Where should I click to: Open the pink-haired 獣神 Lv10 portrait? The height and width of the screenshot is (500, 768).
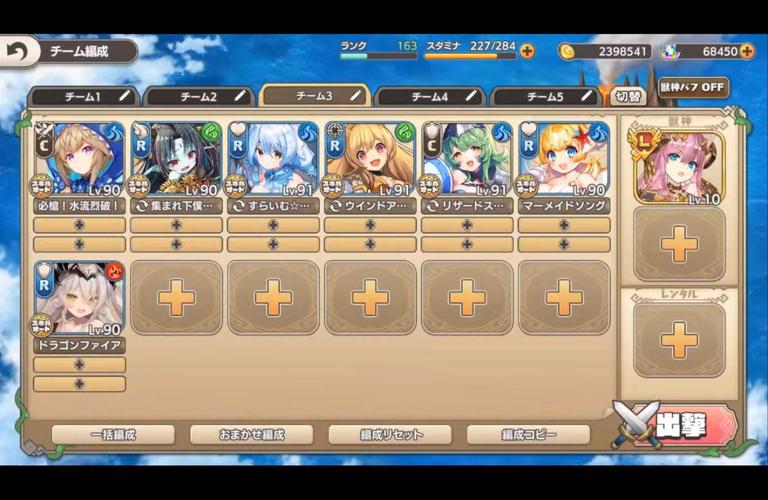coord(678,167)
